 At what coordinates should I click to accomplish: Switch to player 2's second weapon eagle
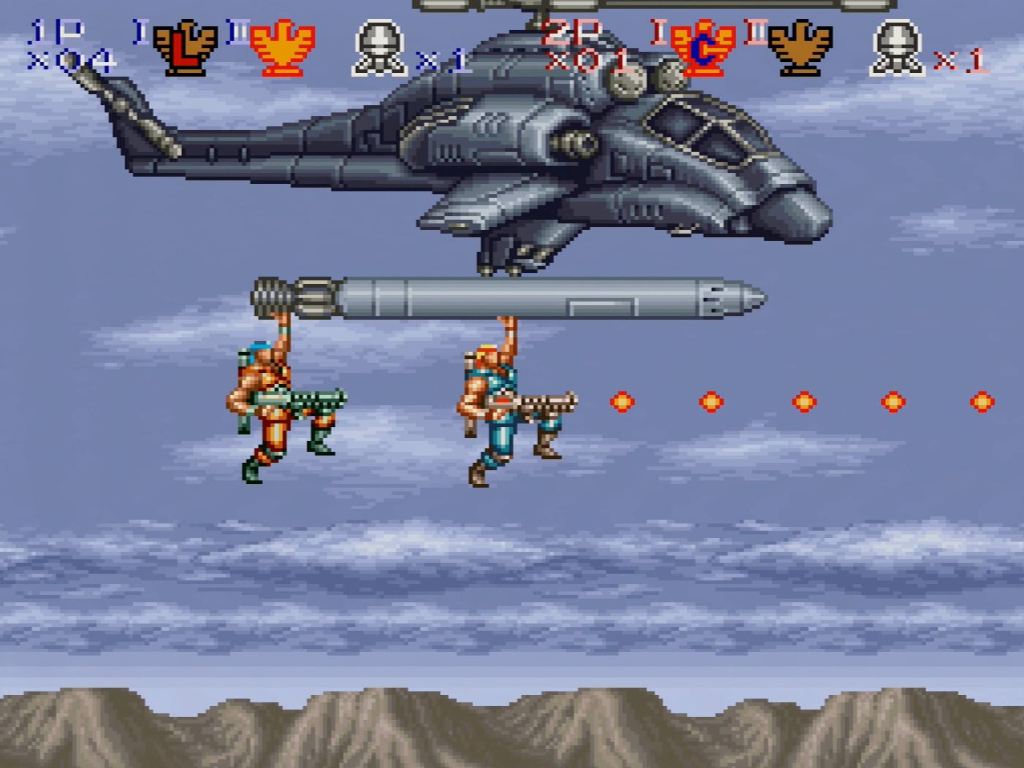pos(800,50)
